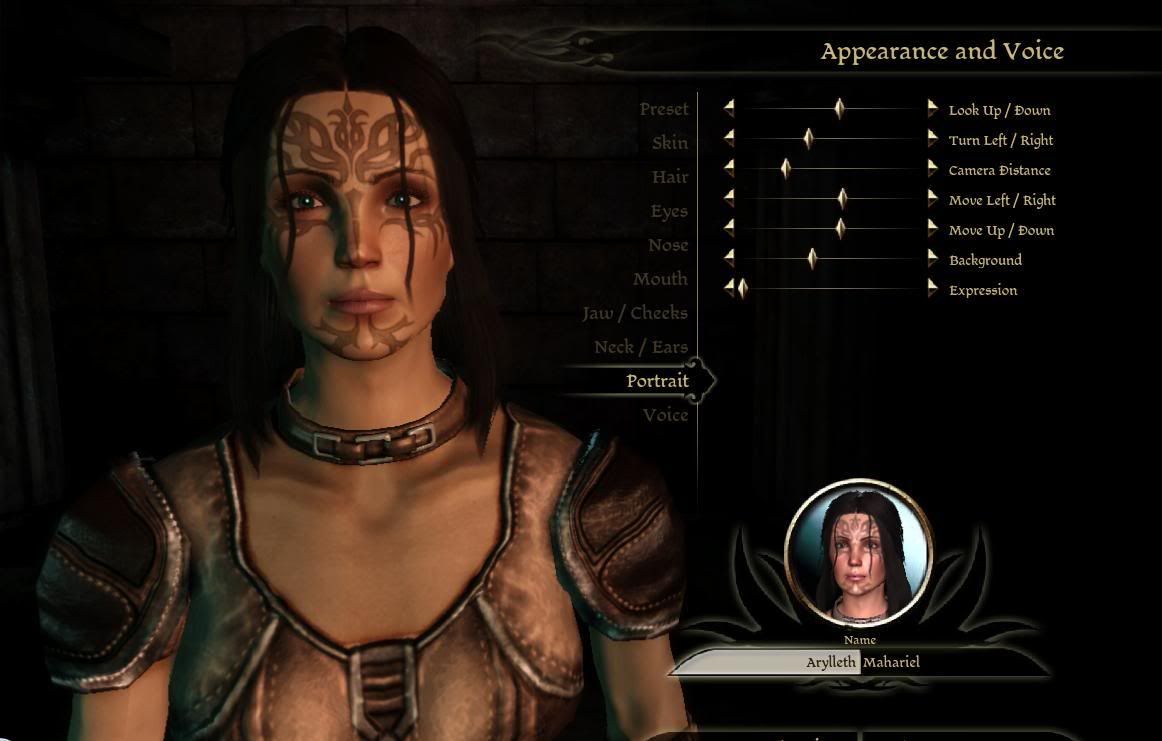Open the Eyes options

click(x=669, y=211)
